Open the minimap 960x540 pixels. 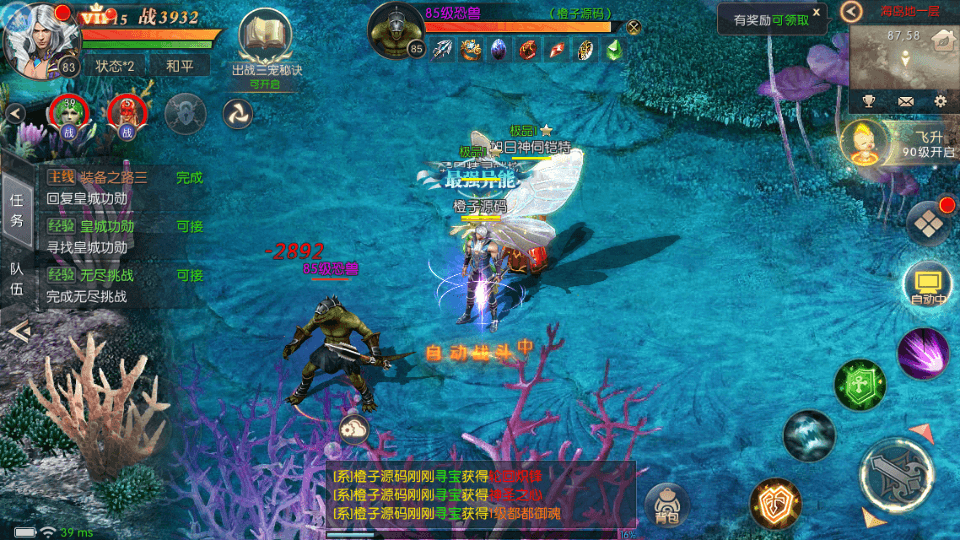tap(902, 56)
